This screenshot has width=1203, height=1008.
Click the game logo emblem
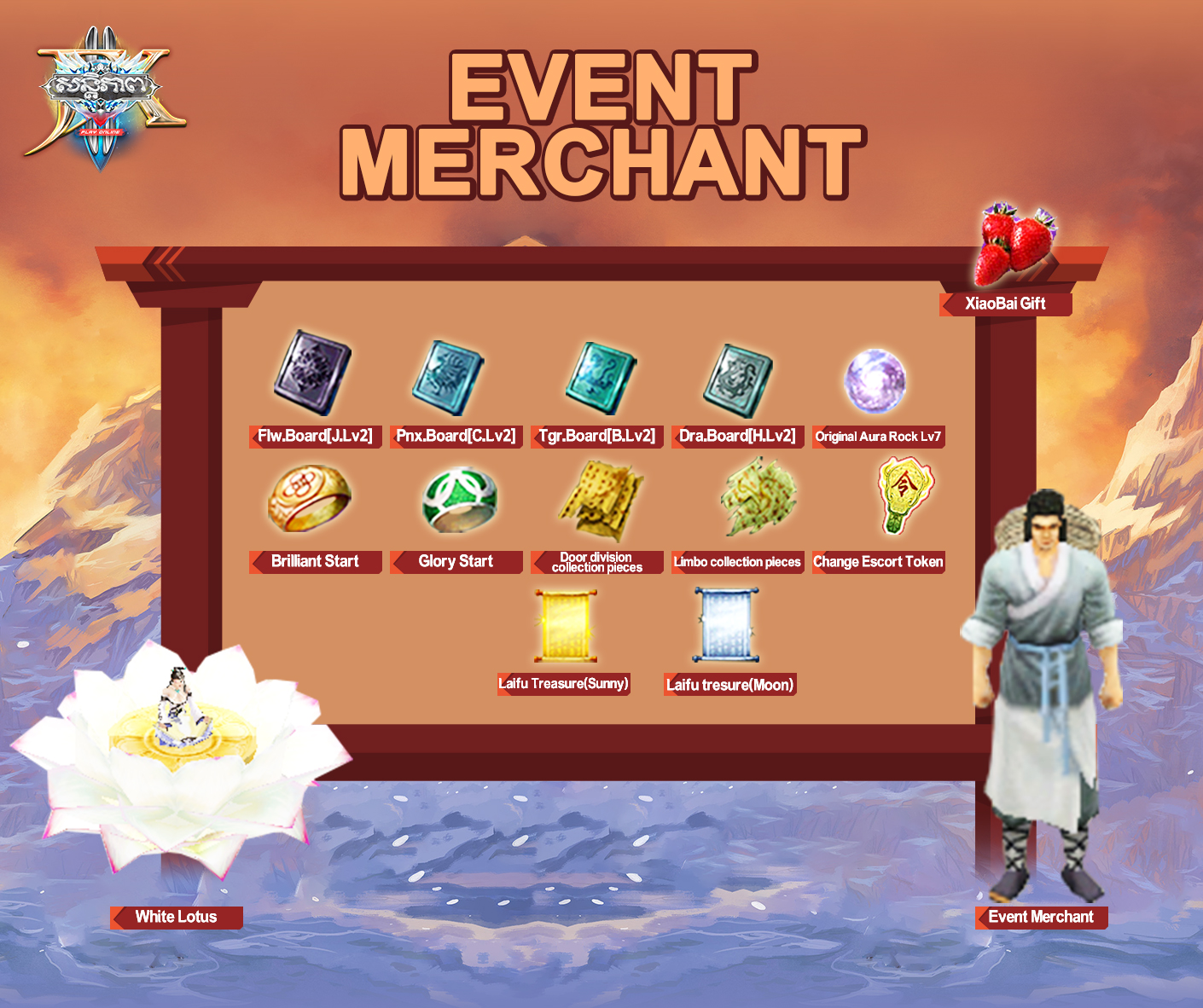pyautogui.click(x=102, y=98)
